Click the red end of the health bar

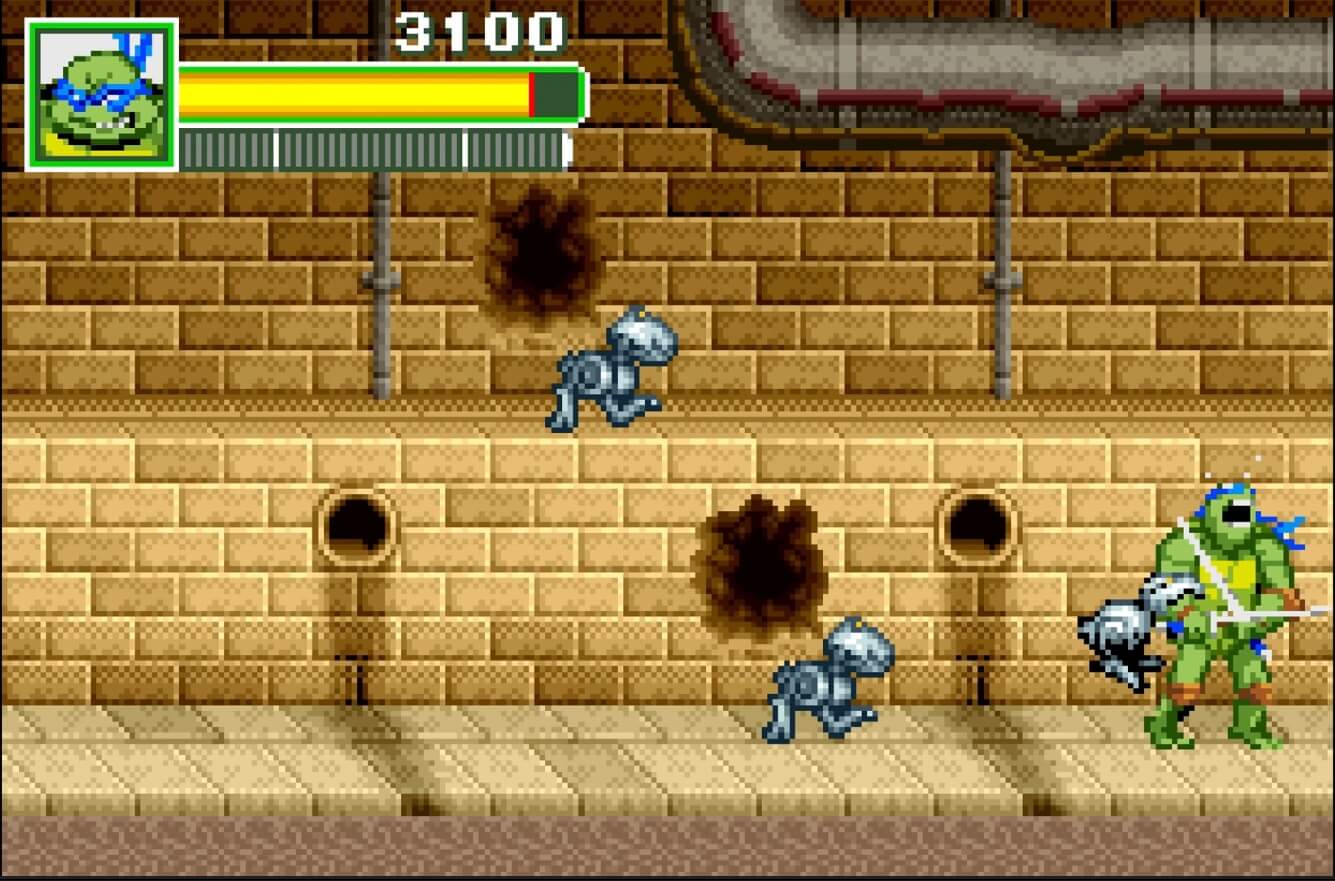530,93
